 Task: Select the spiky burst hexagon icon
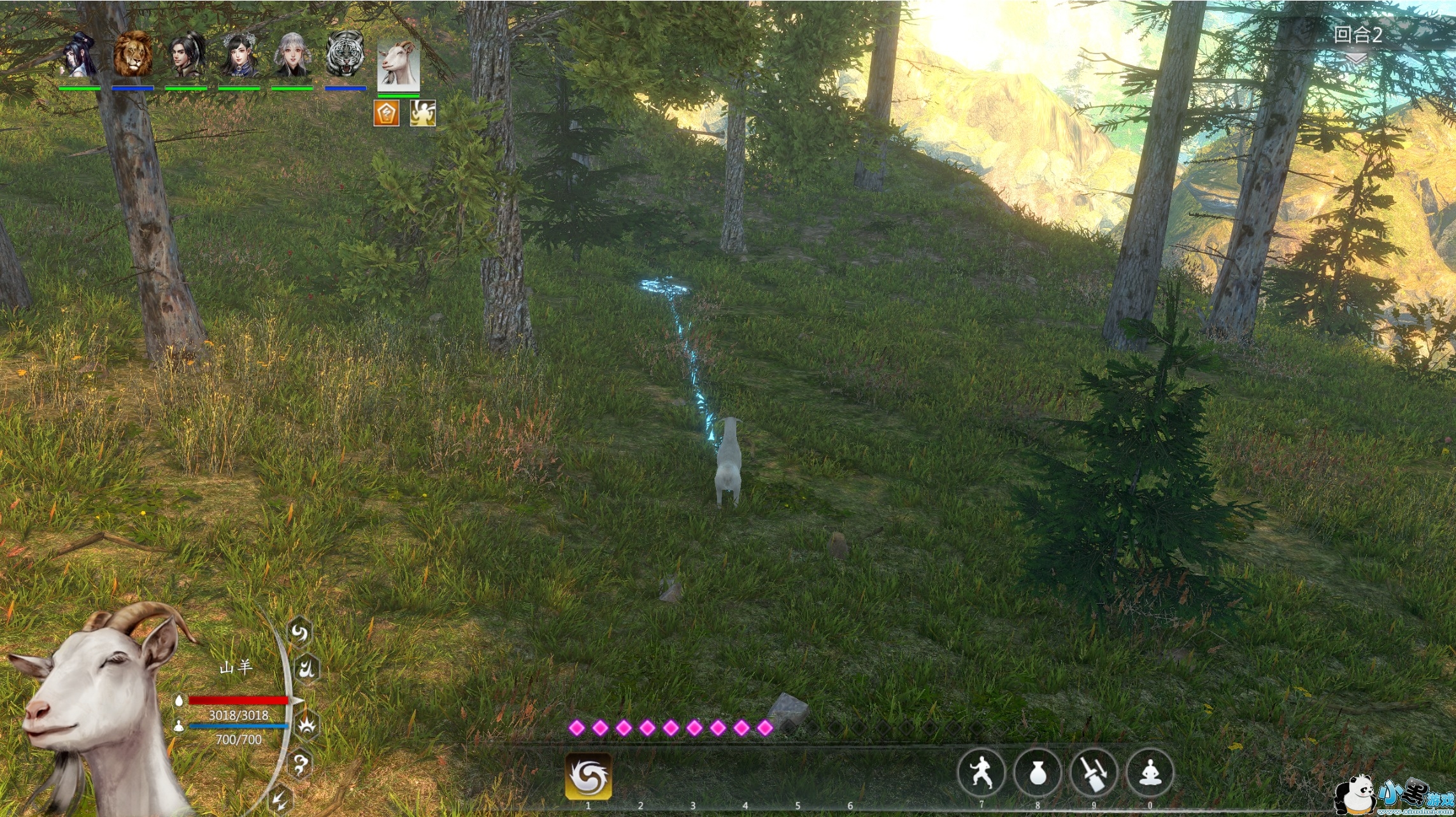click(308, 725)
